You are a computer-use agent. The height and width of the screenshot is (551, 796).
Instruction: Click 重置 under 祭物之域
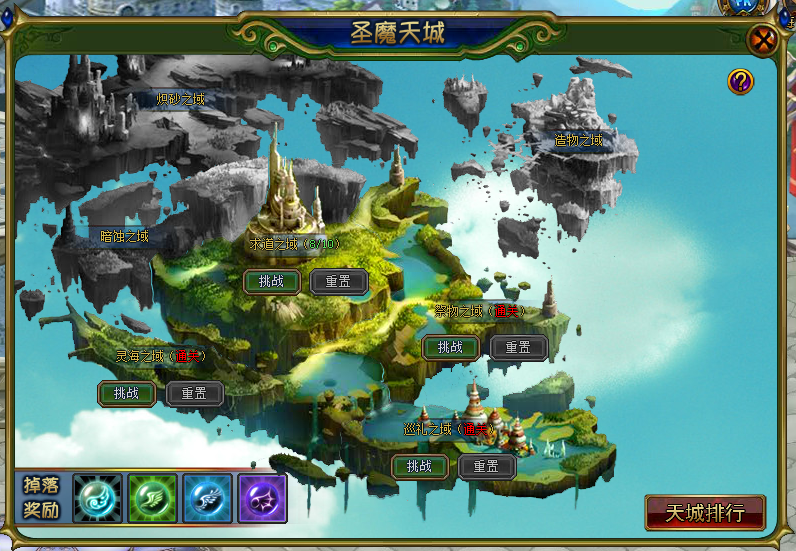click(x=518, y=347)
